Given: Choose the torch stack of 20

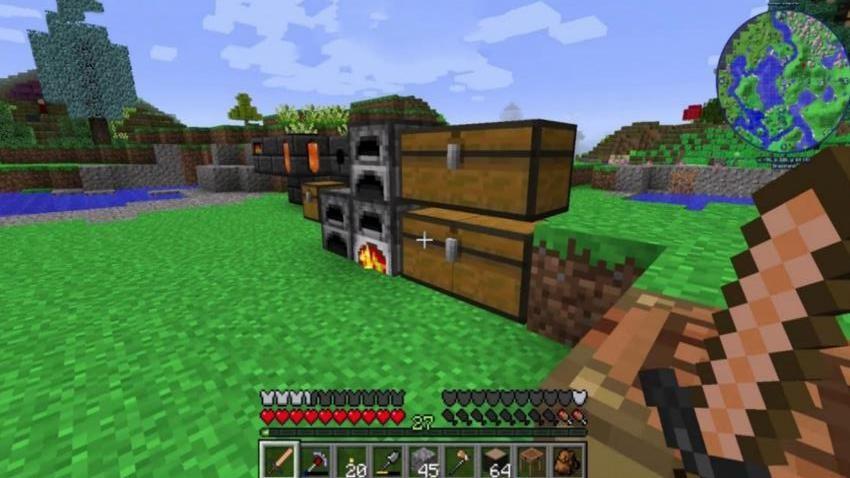Looking at the screenshot, I should [x=351, y=461].
